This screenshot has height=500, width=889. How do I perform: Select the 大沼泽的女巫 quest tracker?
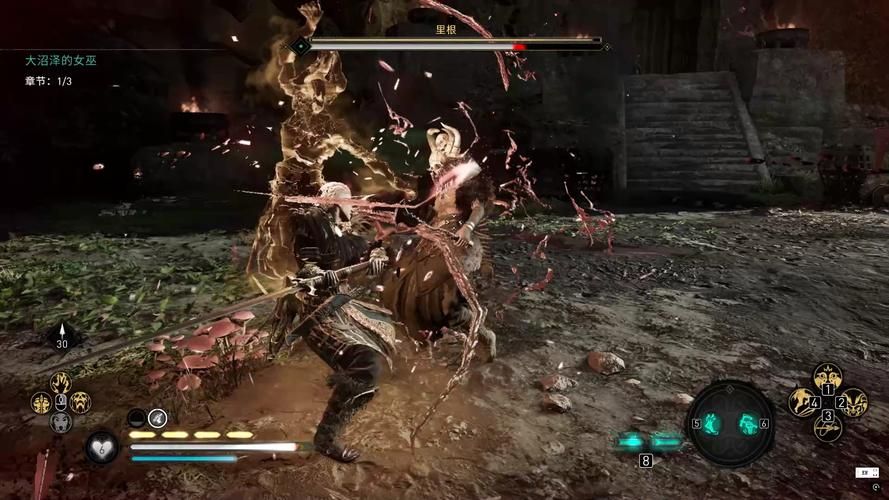coord(61,61)
